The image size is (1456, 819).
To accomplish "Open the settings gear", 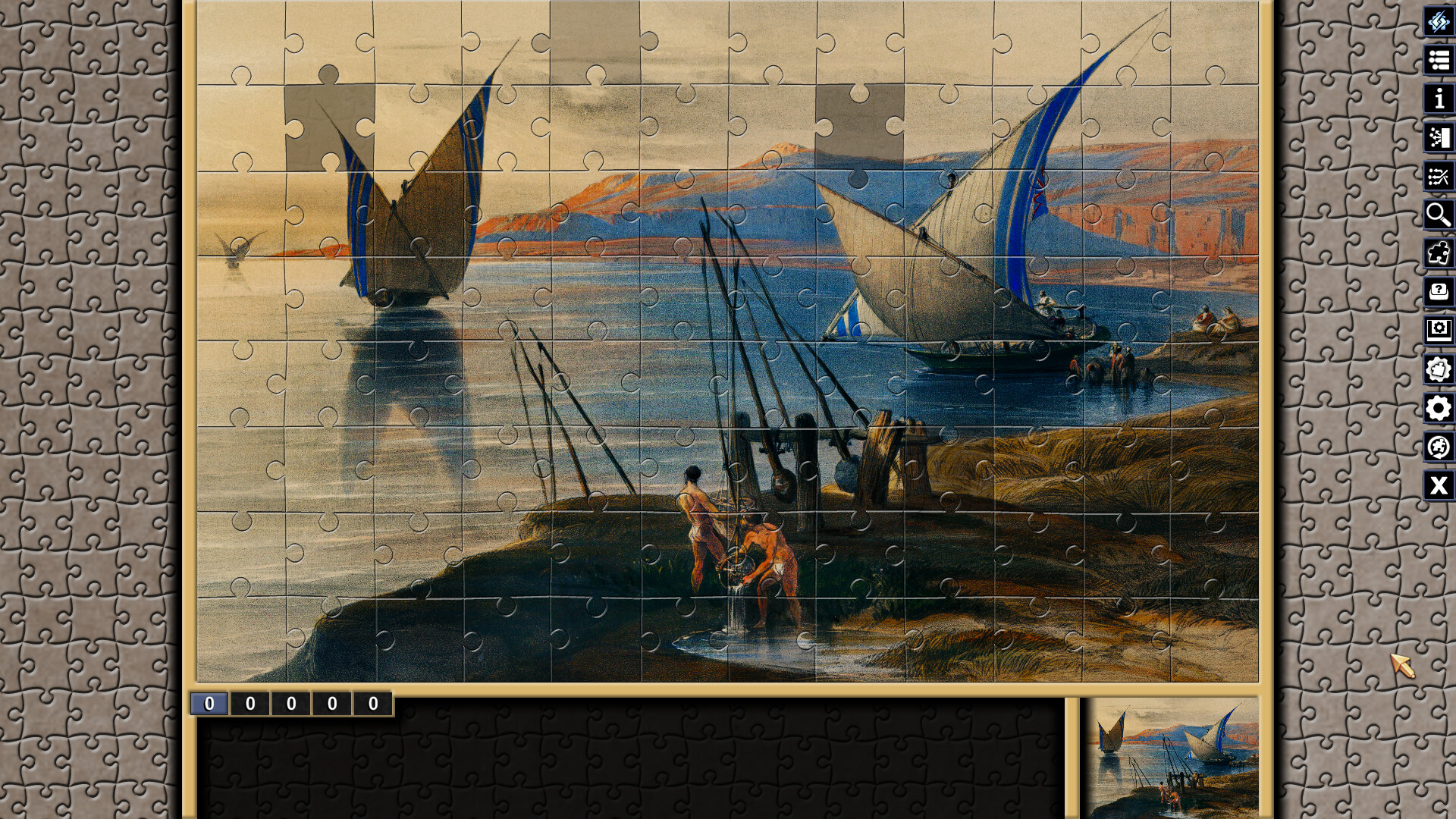I will (1437, 406).
